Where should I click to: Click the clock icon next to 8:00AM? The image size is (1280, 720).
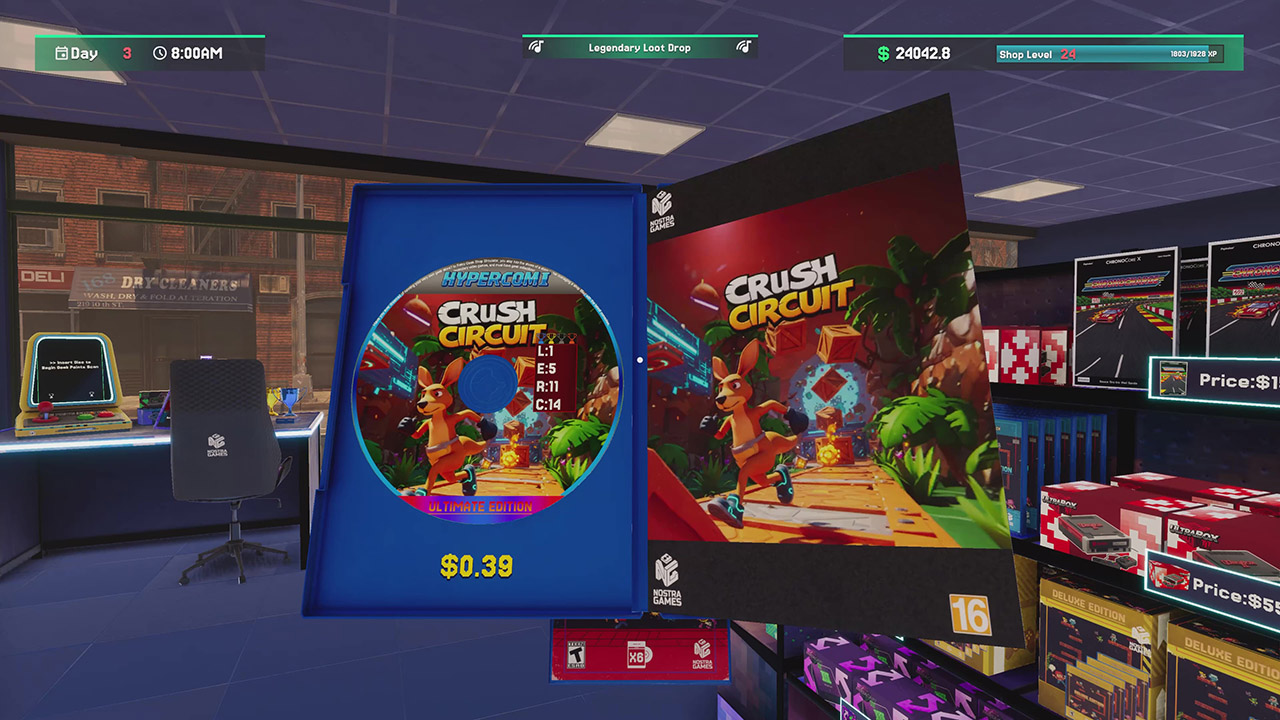pos(158,53)
